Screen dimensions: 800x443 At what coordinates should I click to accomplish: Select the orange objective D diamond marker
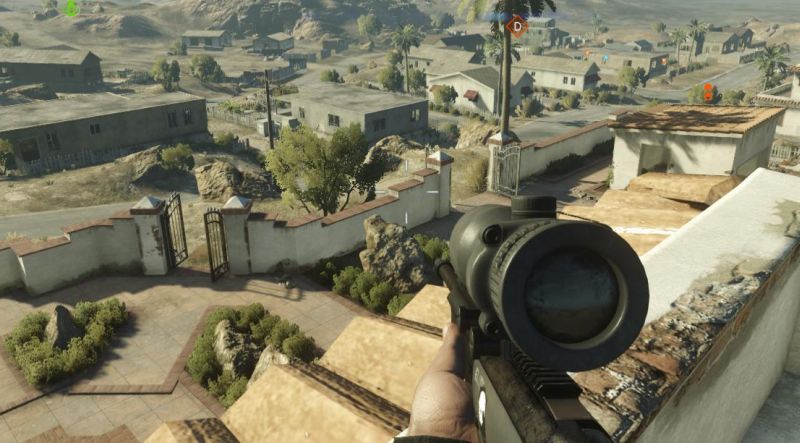pyautogui.click(x=516, y=25)
